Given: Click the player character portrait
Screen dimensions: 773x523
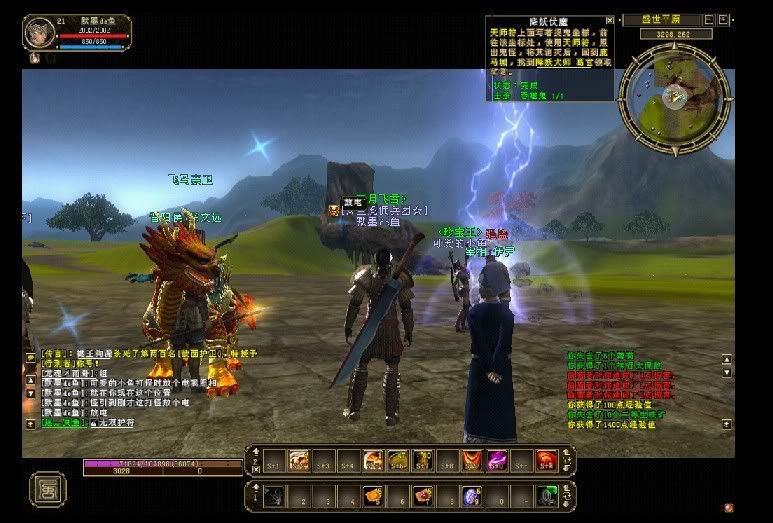Looking at the screenshot, I should tap(38, 31).
